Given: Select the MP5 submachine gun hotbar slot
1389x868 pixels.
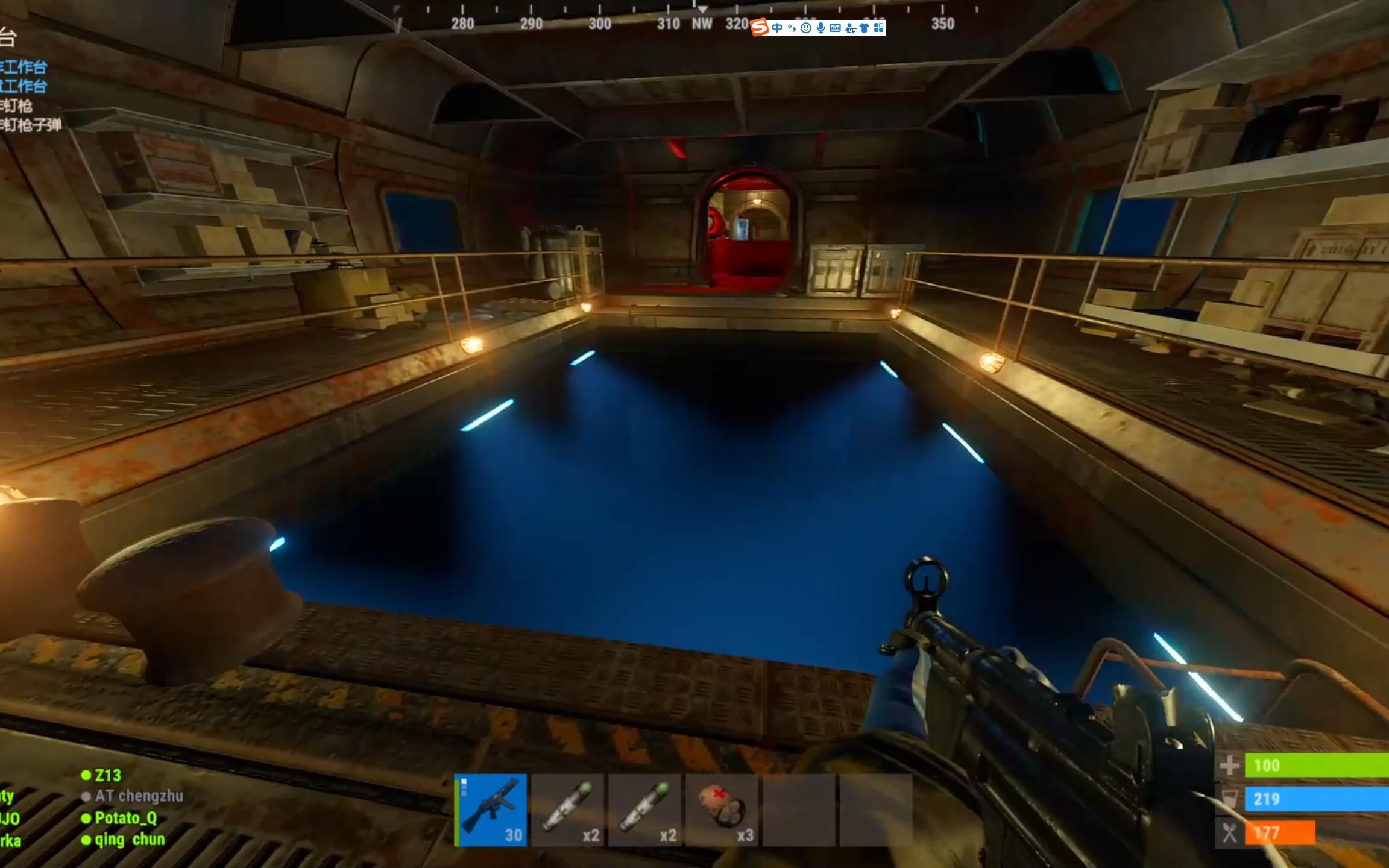Looking at the screenshot, I should (x=491, y=810).
